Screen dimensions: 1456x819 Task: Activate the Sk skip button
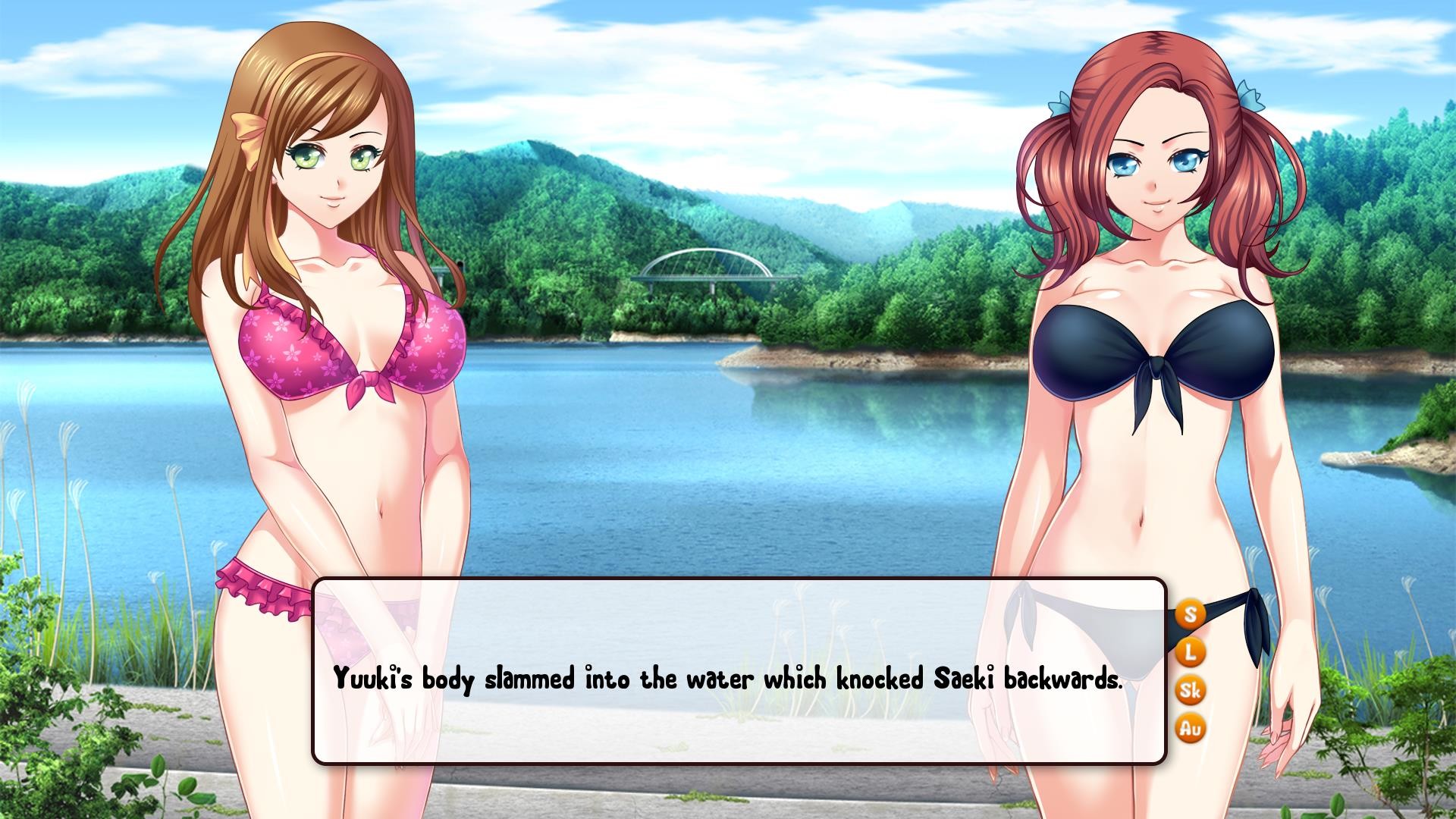tap(1190, 690)
